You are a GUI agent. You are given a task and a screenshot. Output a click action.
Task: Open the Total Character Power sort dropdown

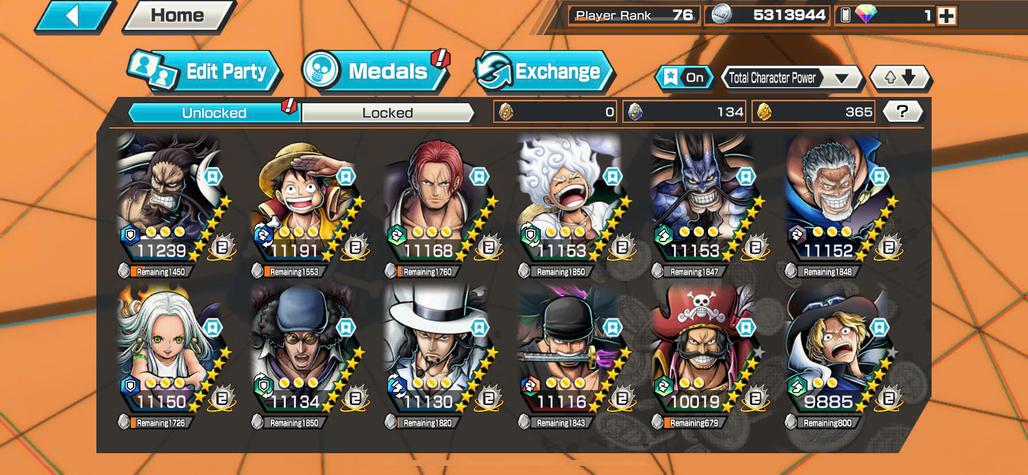coord(791,77)
